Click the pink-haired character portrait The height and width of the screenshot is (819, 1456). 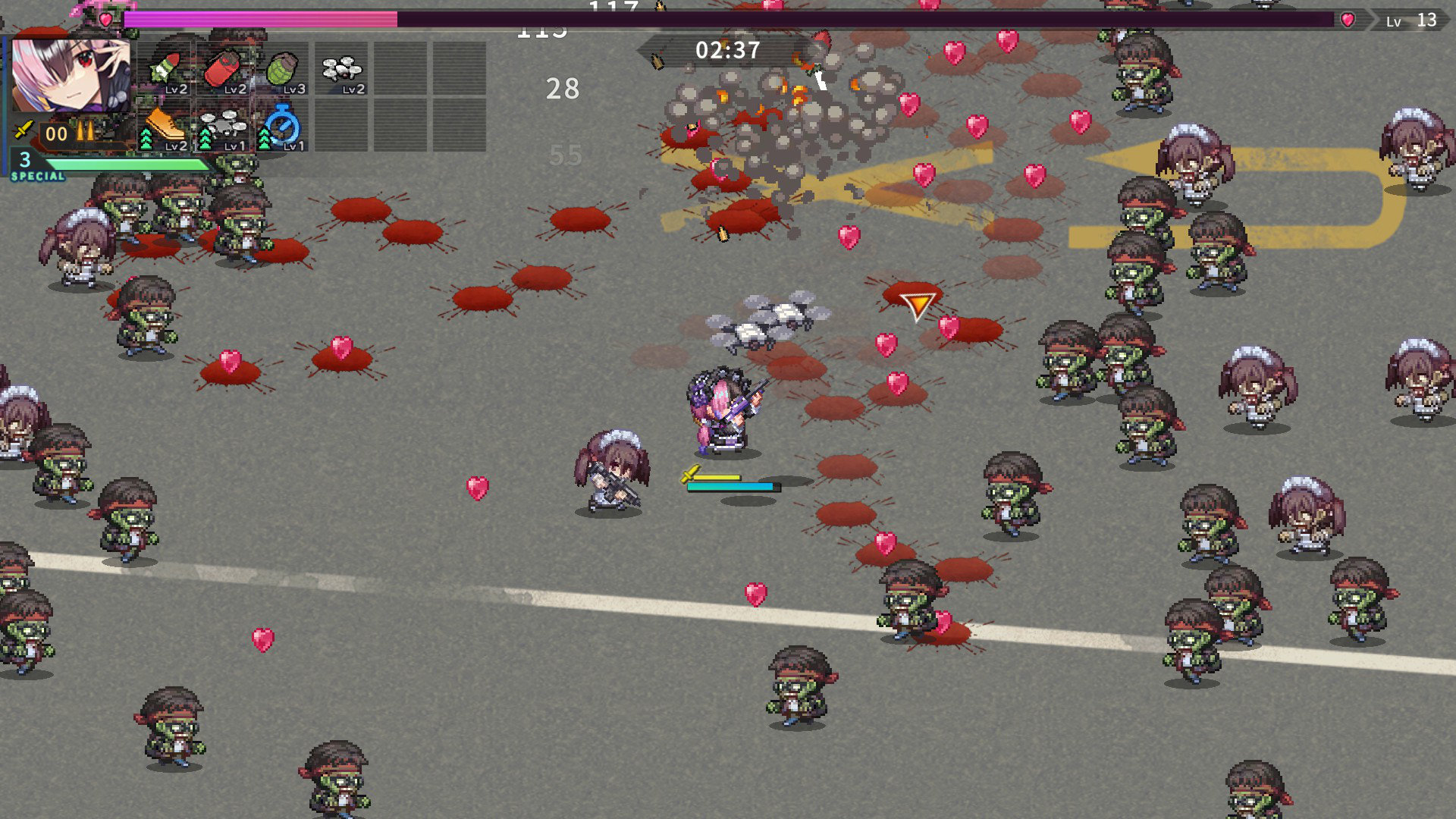pyautogui.click(x=71, y=76)
